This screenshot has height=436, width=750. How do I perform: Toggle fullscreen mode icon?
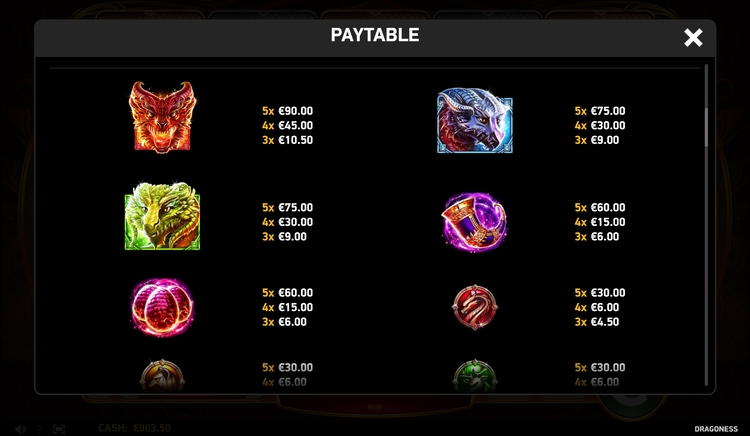(59, 429)
